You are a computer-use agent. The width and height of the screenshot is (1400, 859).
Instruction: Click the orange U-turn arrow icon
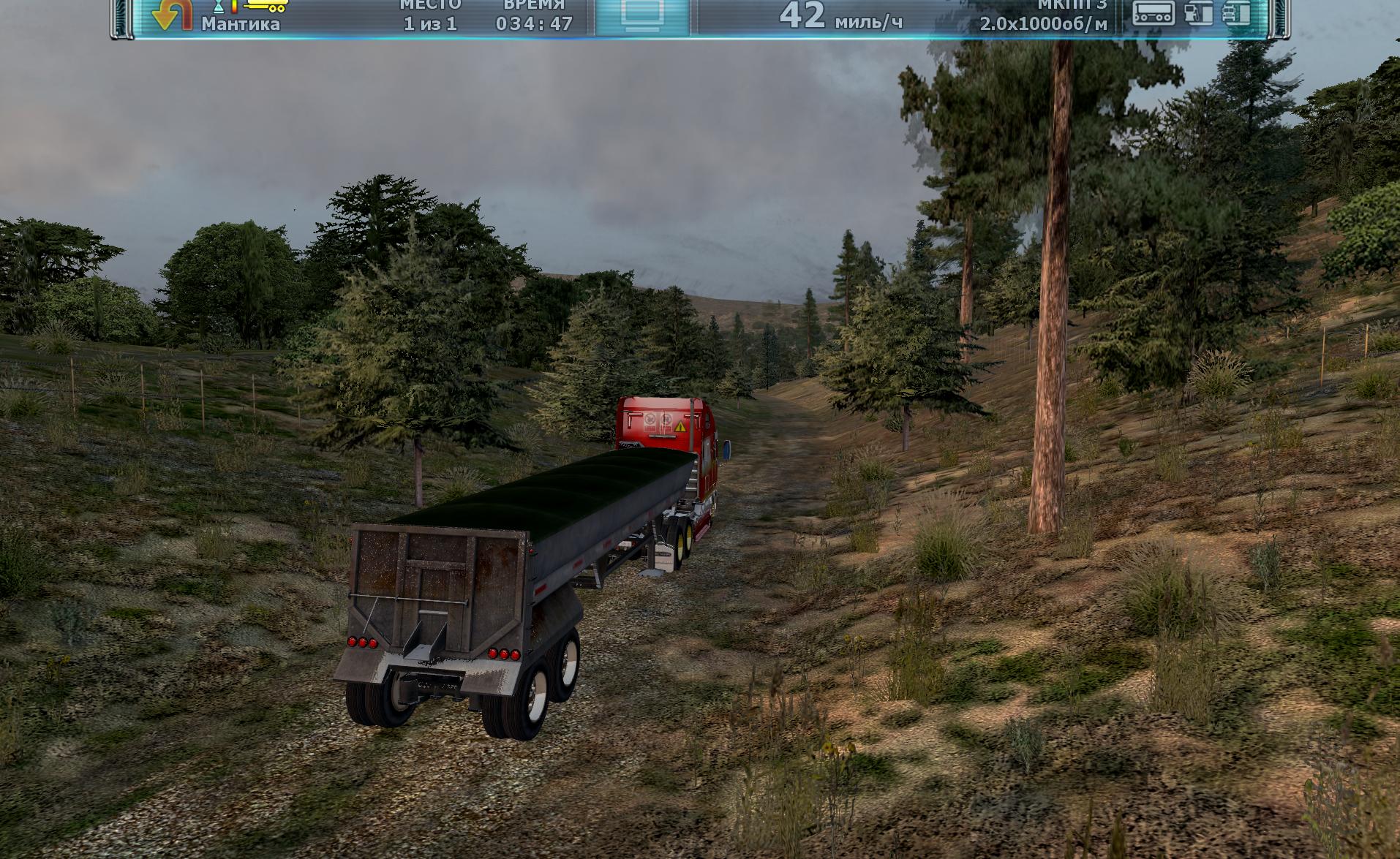tap(171, 15)
